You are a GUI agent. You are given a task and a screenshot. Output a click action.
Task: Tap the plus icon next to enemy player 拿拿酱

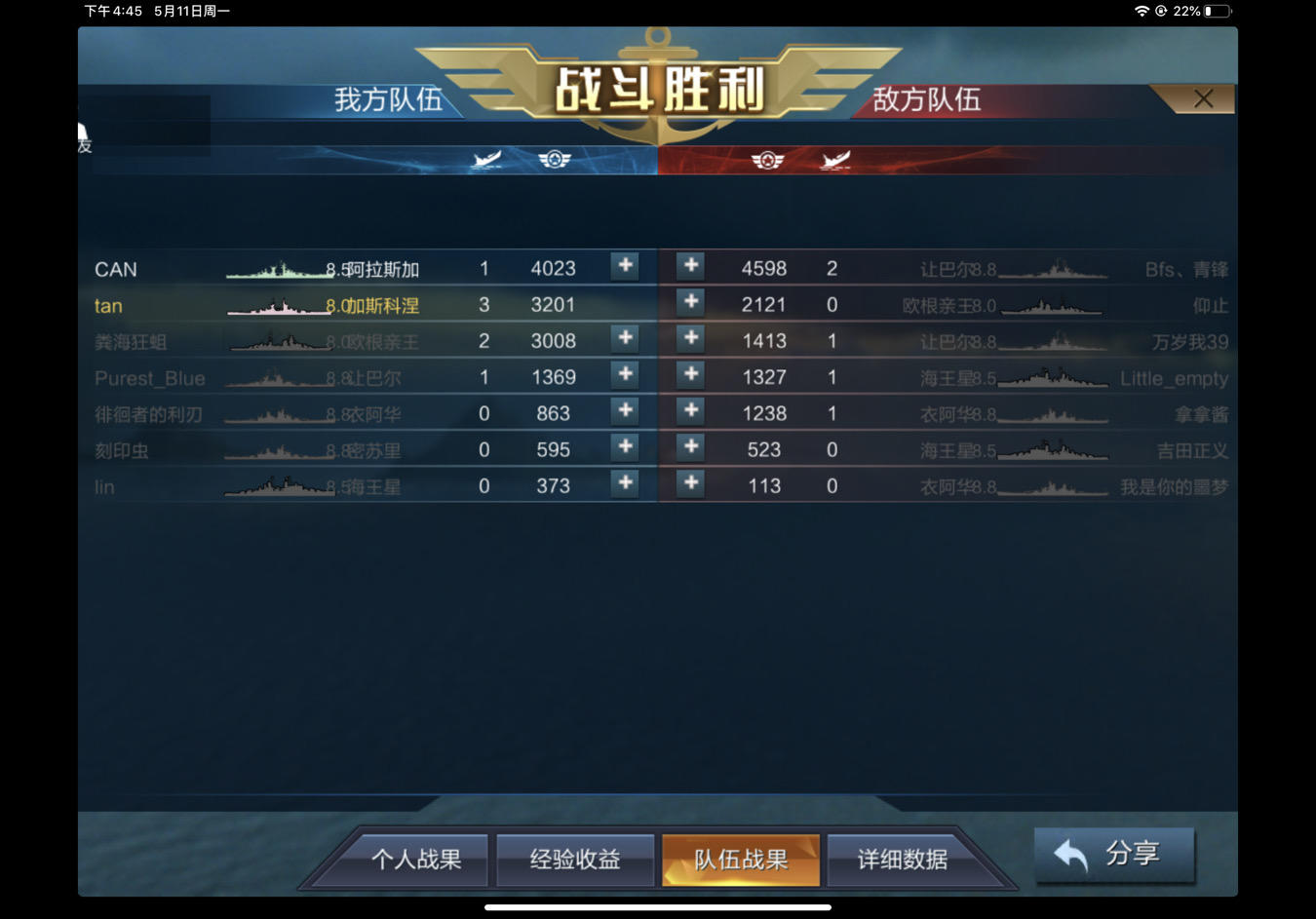point(690,410)
